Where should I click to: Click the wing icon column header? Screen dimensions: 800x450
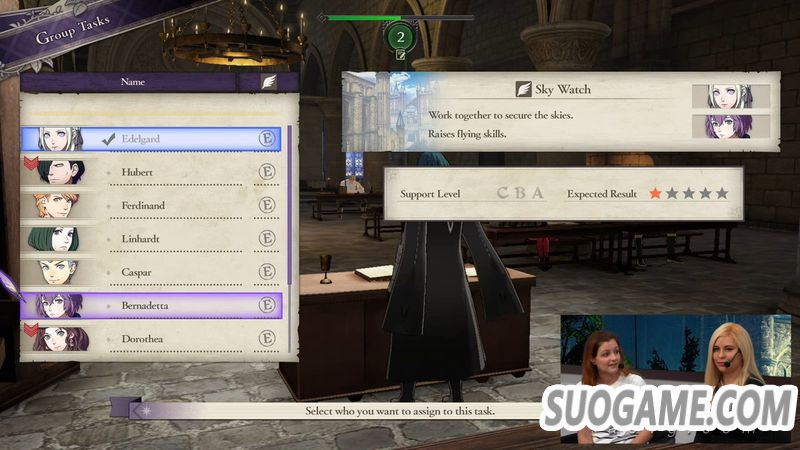point(269,82)
